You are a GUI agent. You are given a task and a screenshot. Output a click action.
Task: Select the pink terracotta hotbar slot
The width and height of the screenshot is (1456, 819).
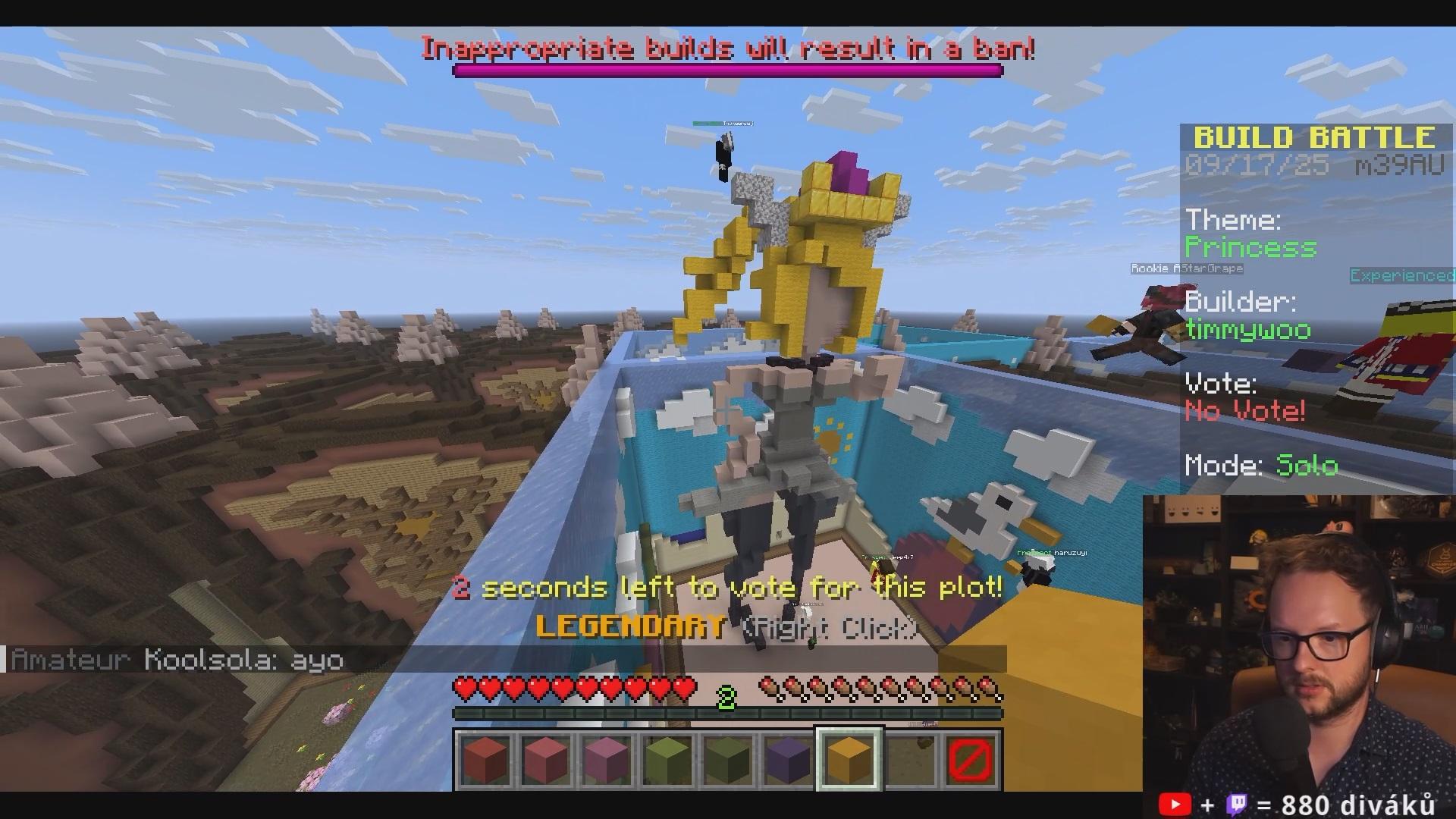(x=546, y=759)
